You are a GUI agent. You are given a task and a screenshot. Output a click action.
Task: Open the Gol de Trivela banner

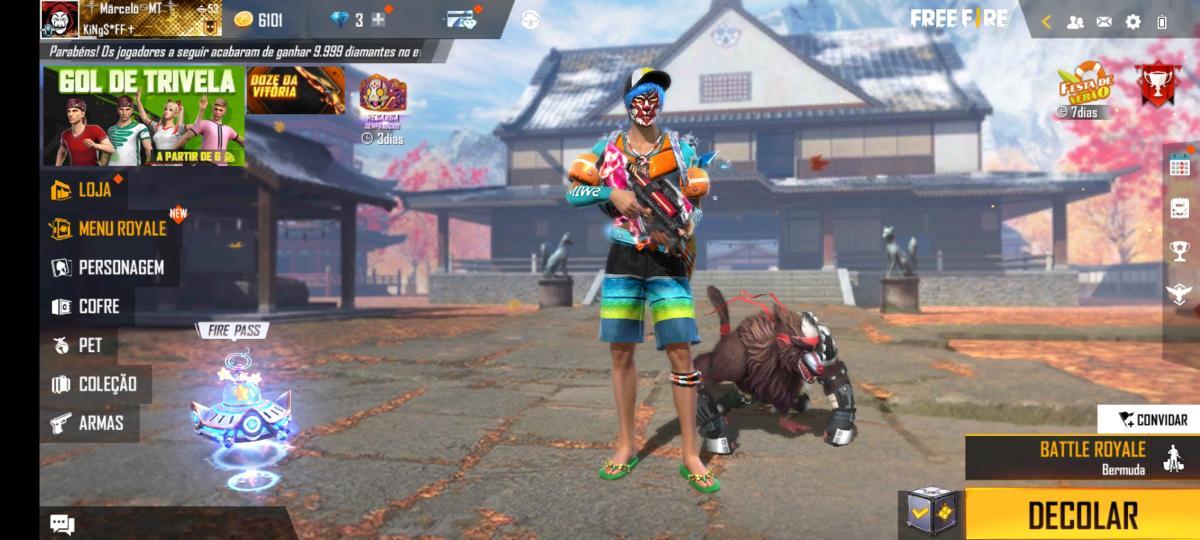tap(143, 116)
